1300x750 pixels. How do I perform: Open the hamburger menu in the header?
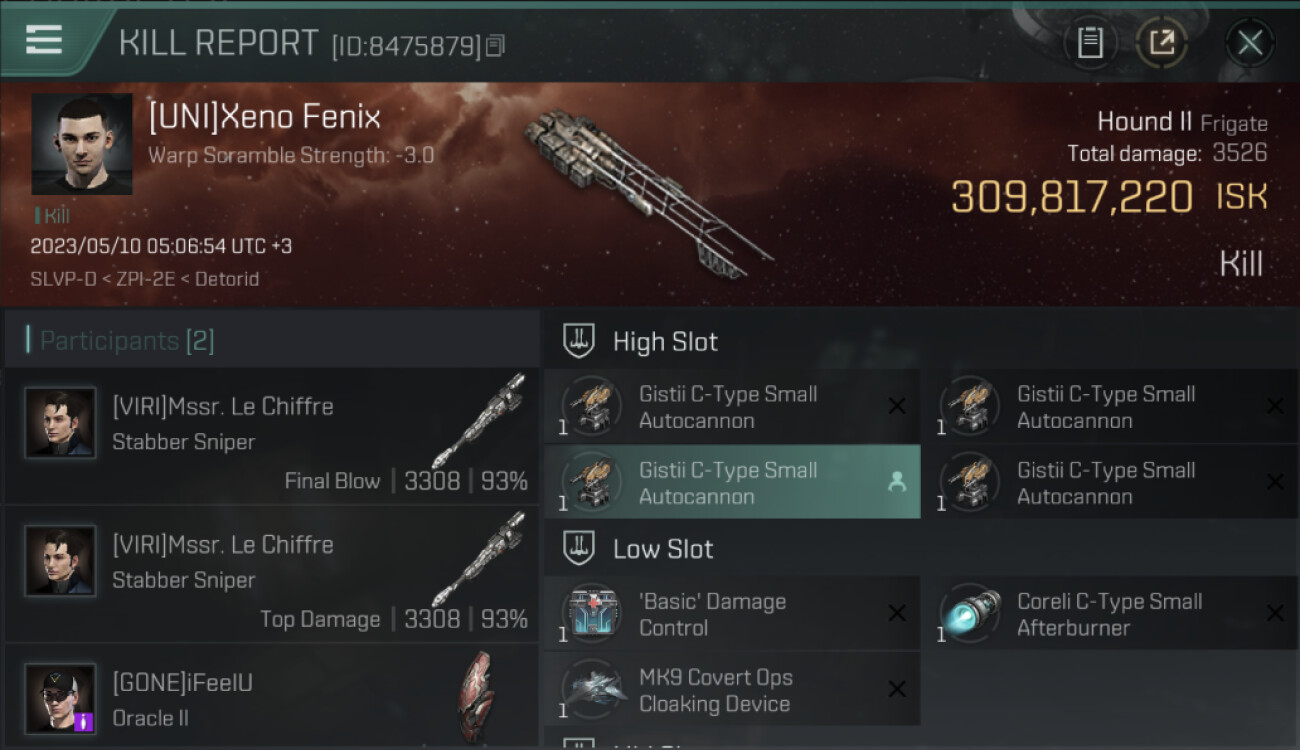[44, 40]
